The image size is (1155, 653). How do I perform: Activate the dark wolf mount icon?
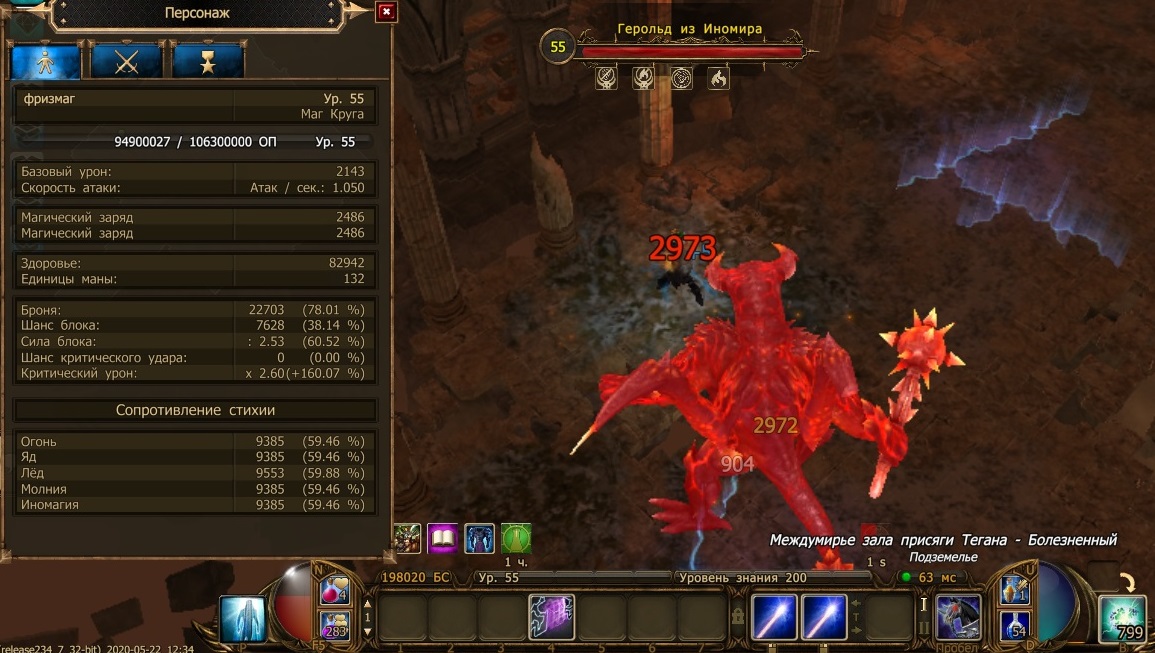(958, 617)
